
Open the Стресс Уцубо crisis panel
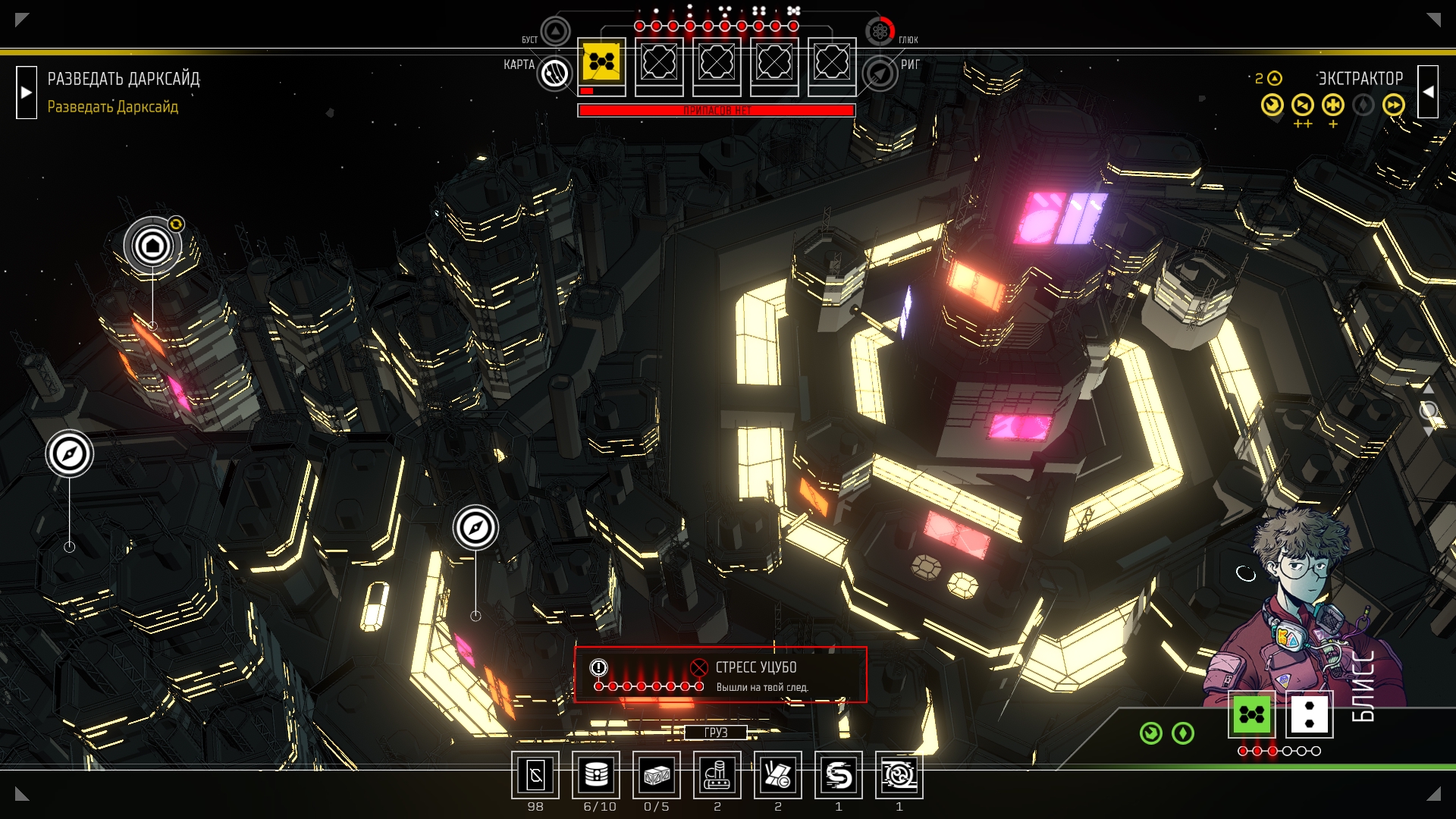pyautogui.click(x=720, y=675)
